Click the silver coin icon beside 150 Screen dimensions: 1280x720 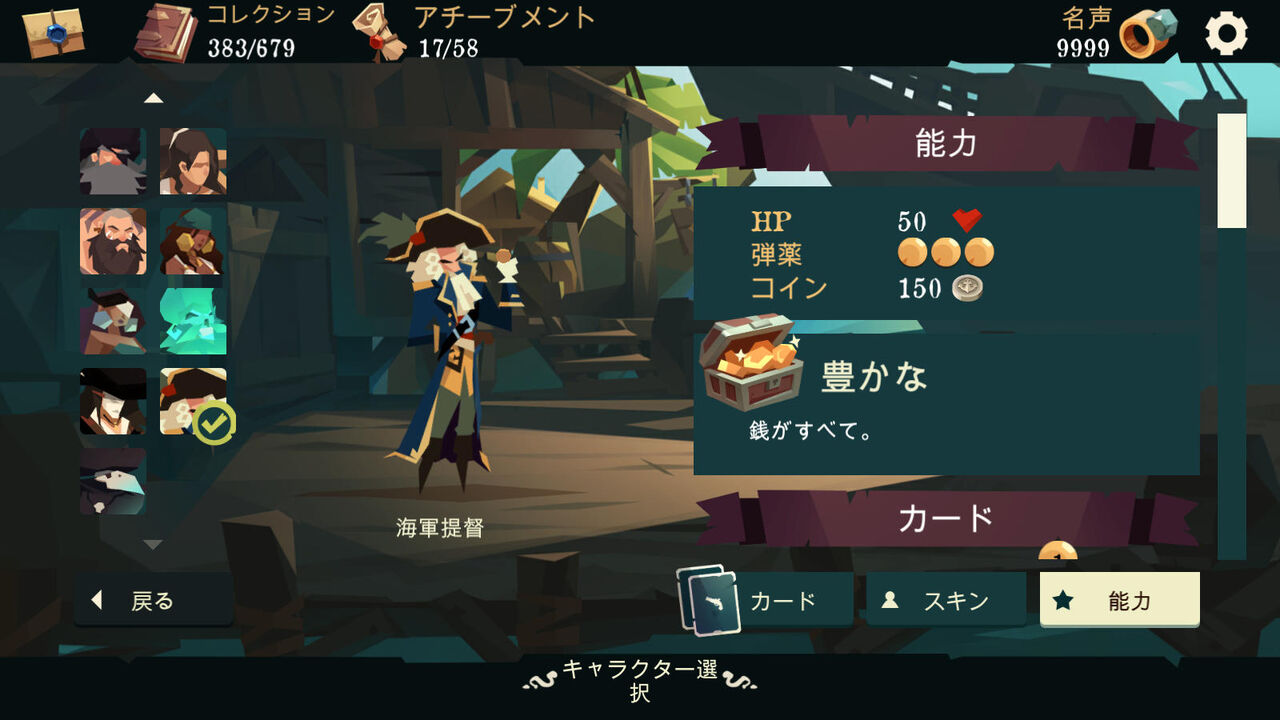pyautogui.click(x=969, y=289)
